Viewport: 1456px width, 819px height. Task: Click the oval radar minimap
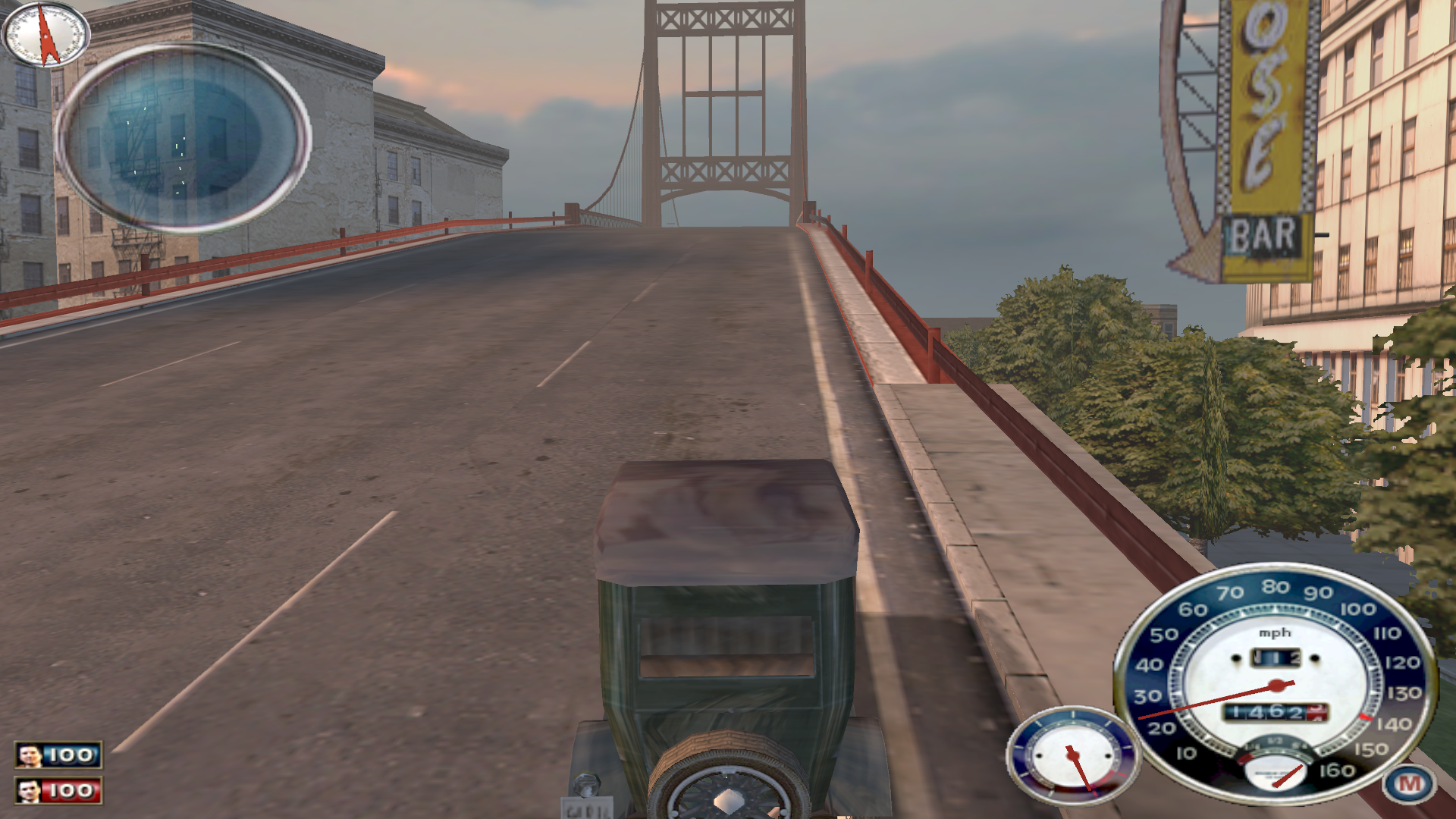pyautogui.click(x=183, y=137)
